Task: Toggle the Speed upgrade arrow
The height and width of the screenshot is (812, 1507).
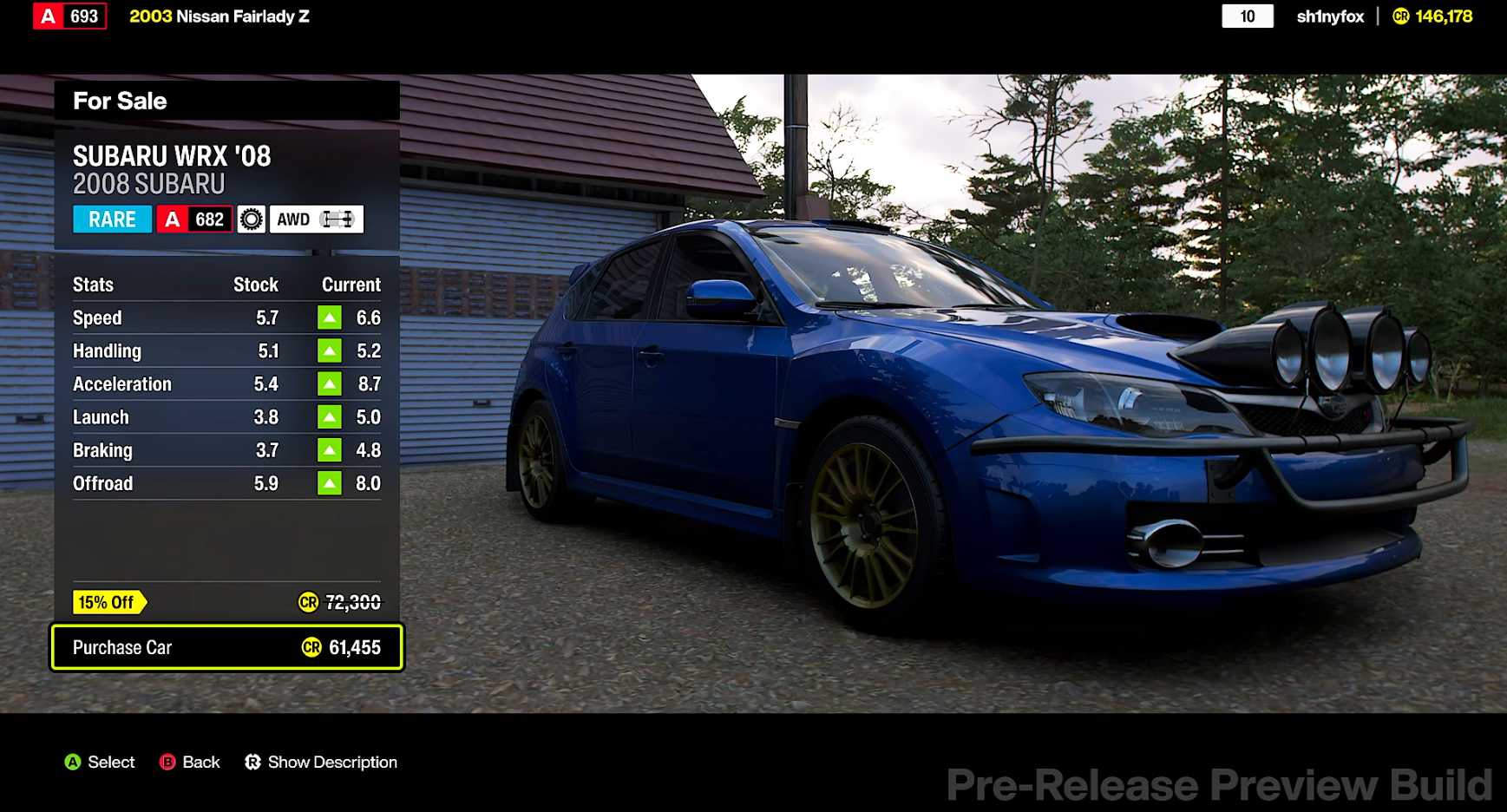Action: coord(330,318)
